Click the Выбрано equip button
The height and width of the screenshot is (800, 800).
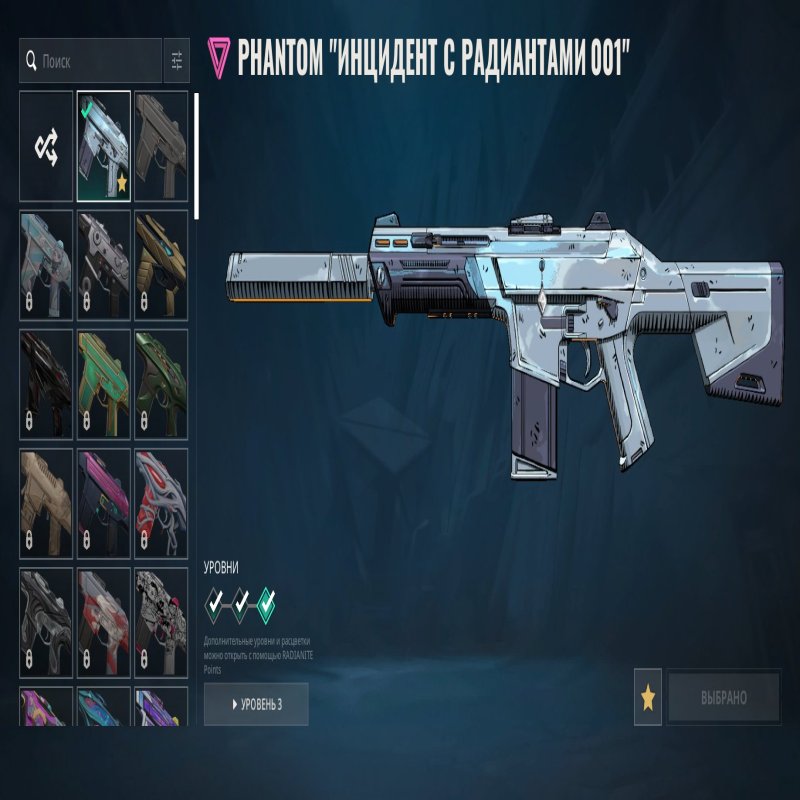[724, 698]
